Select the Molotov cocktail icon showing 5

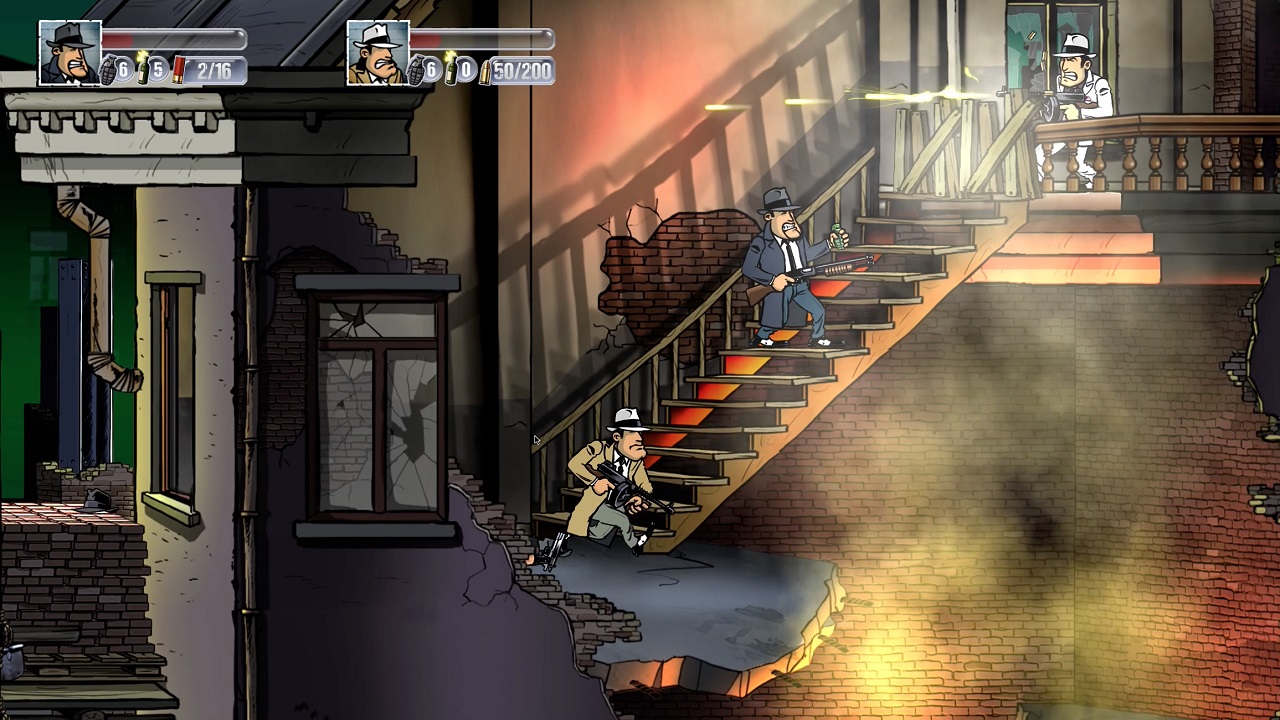pos(142,68)
